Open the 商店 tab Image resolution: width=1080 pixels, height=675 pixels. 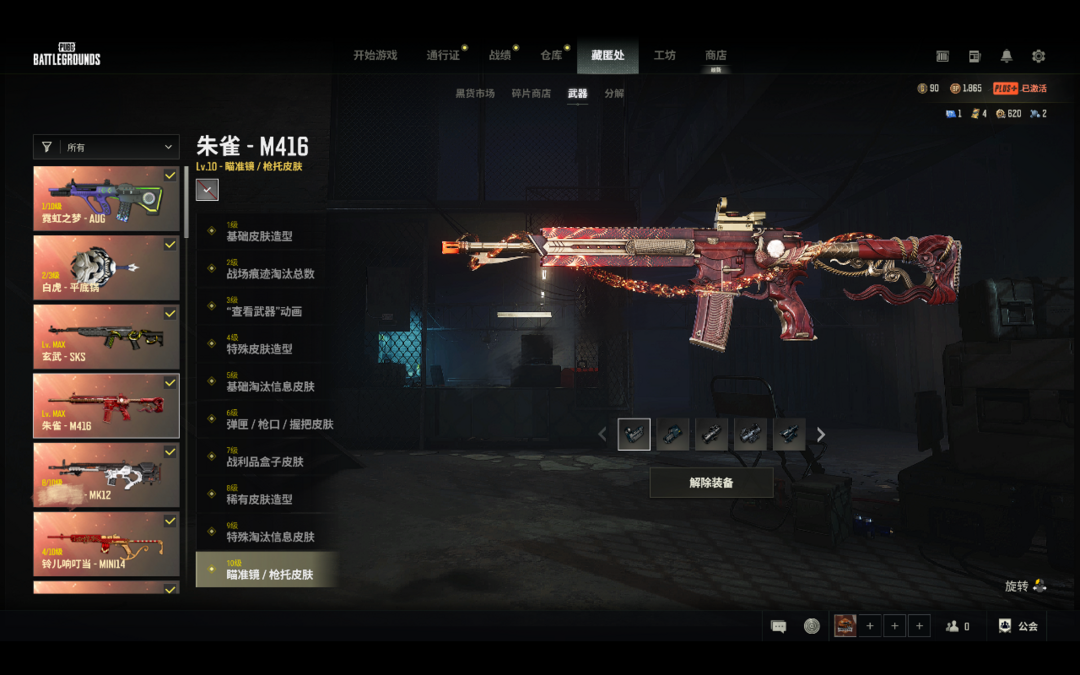tap(715, 55)
